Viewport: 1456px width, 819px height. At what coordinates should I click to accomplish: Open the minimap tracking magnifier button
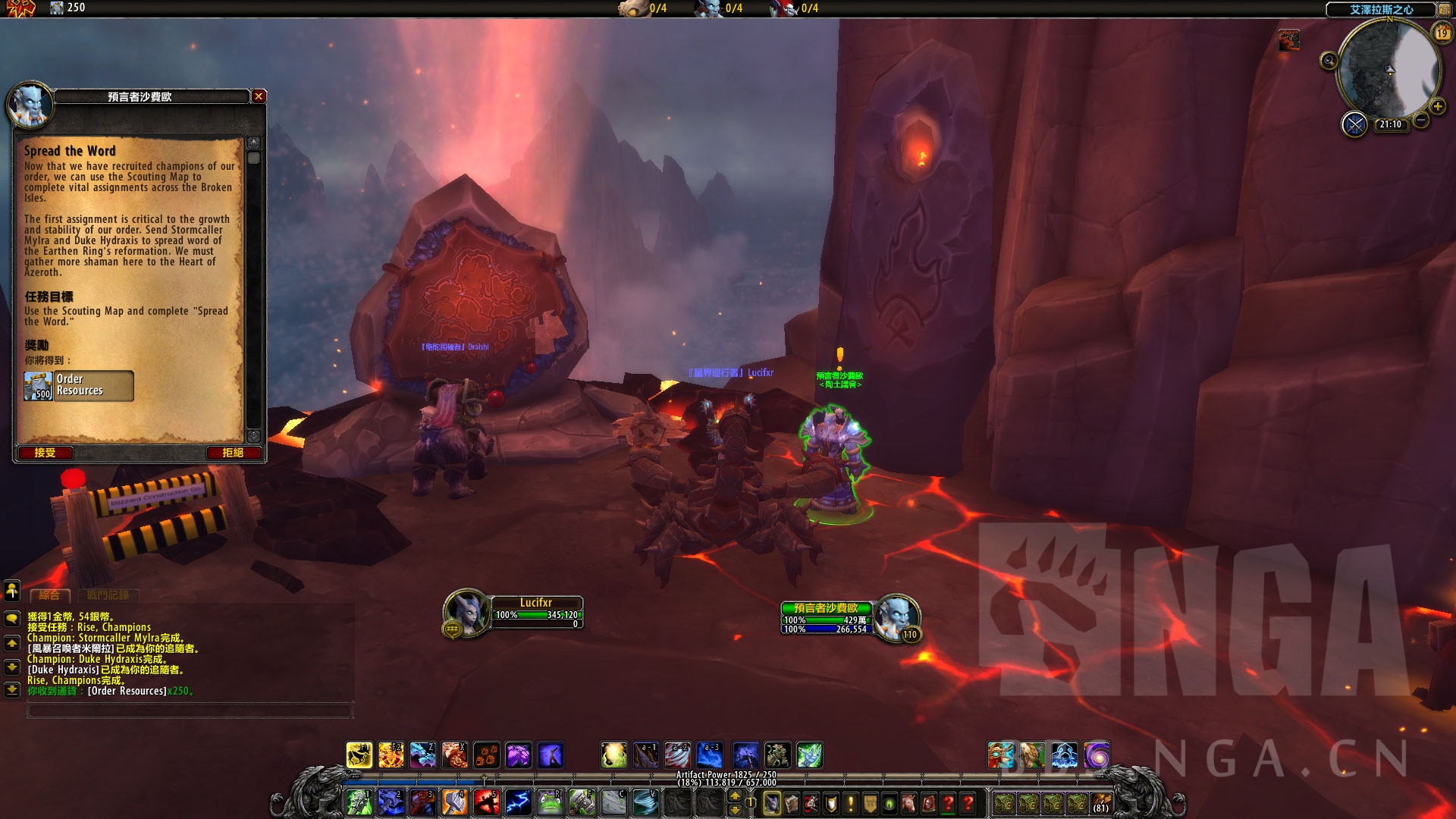coord(1329,61)
